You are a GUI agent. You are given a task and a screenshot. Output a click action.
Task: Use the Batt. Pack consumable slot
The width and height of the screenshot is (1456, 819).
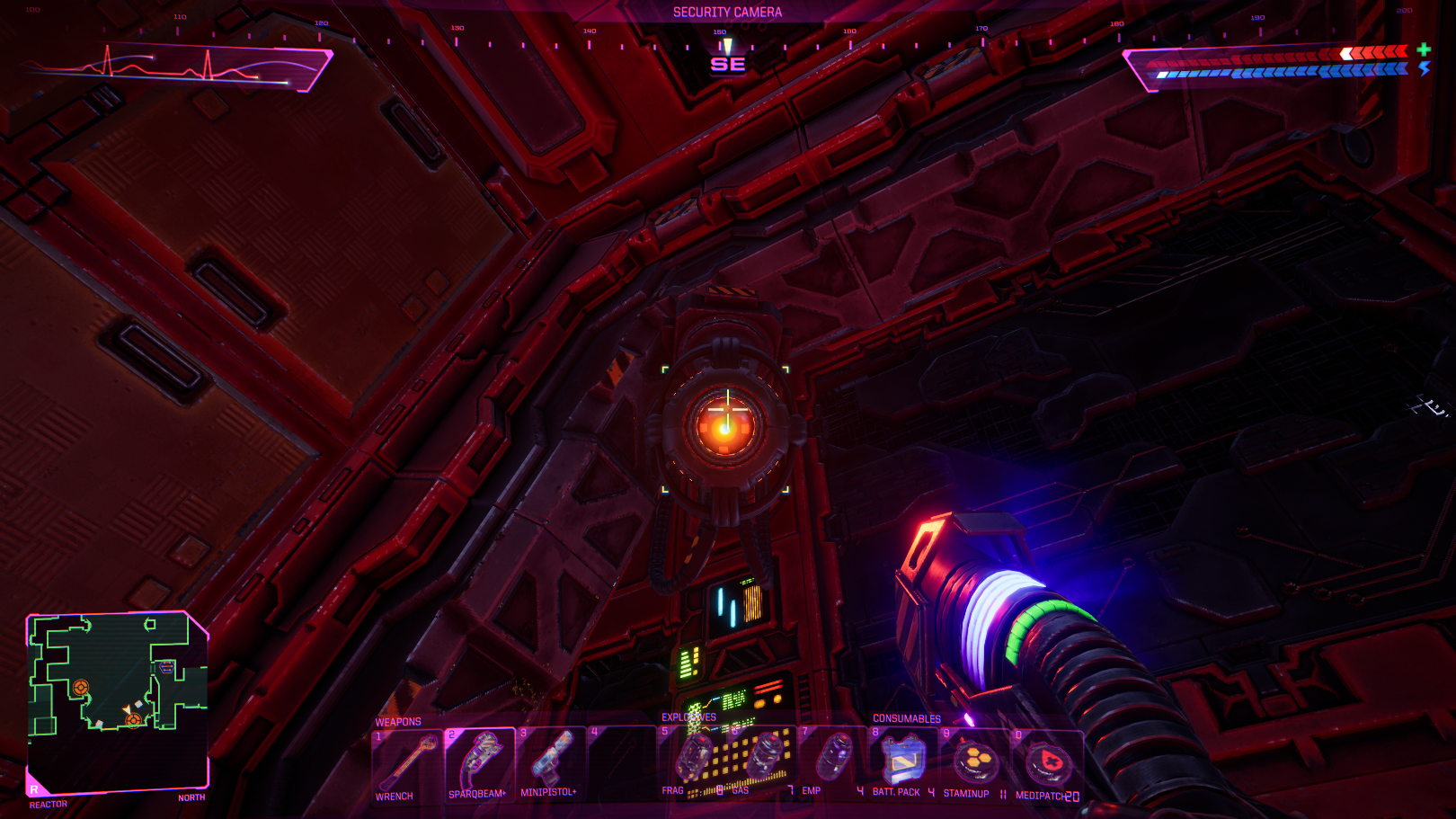pyautogui.click(x=903, y=761)
